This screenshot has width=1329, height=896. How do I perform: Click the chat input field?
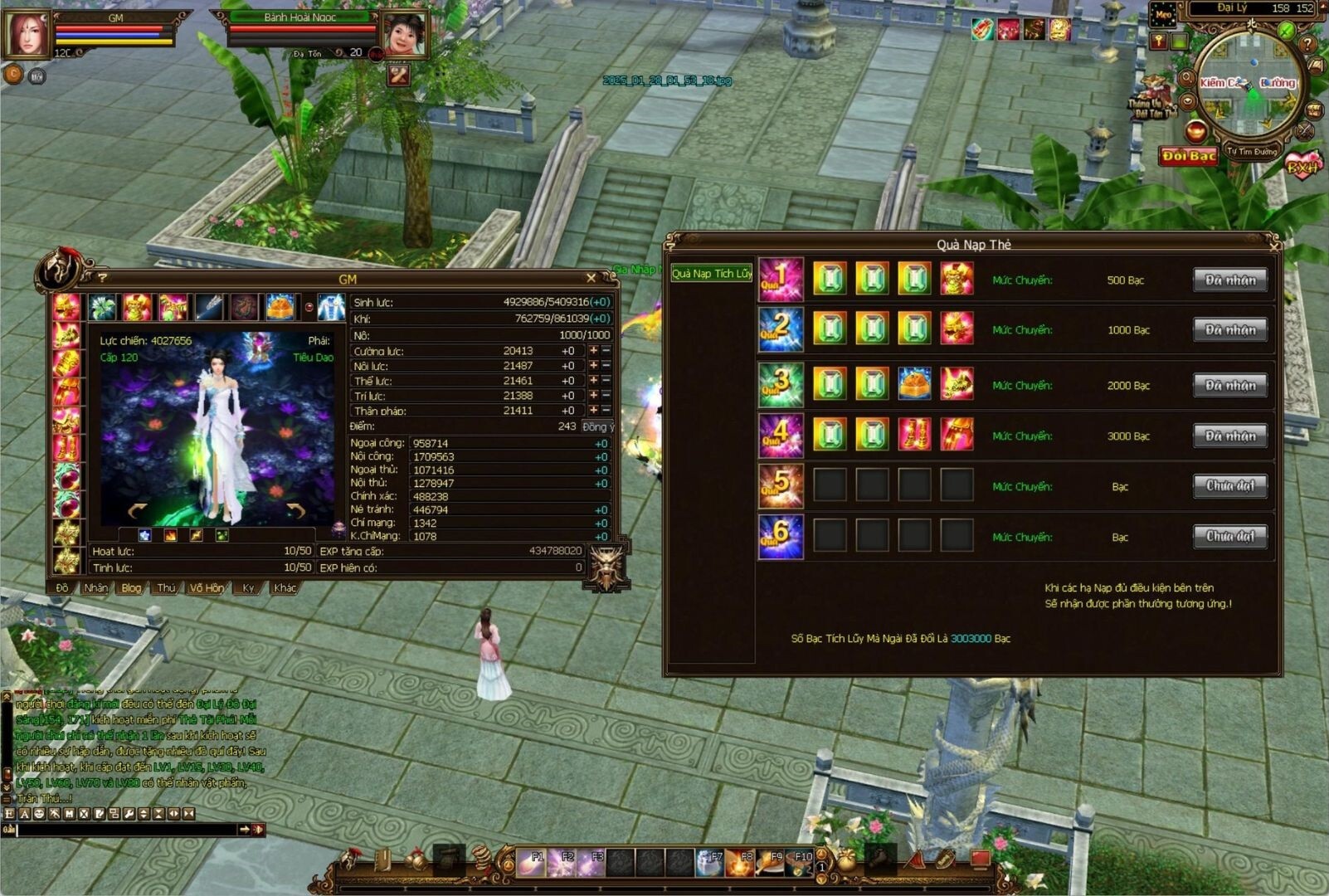coord(124,829)
